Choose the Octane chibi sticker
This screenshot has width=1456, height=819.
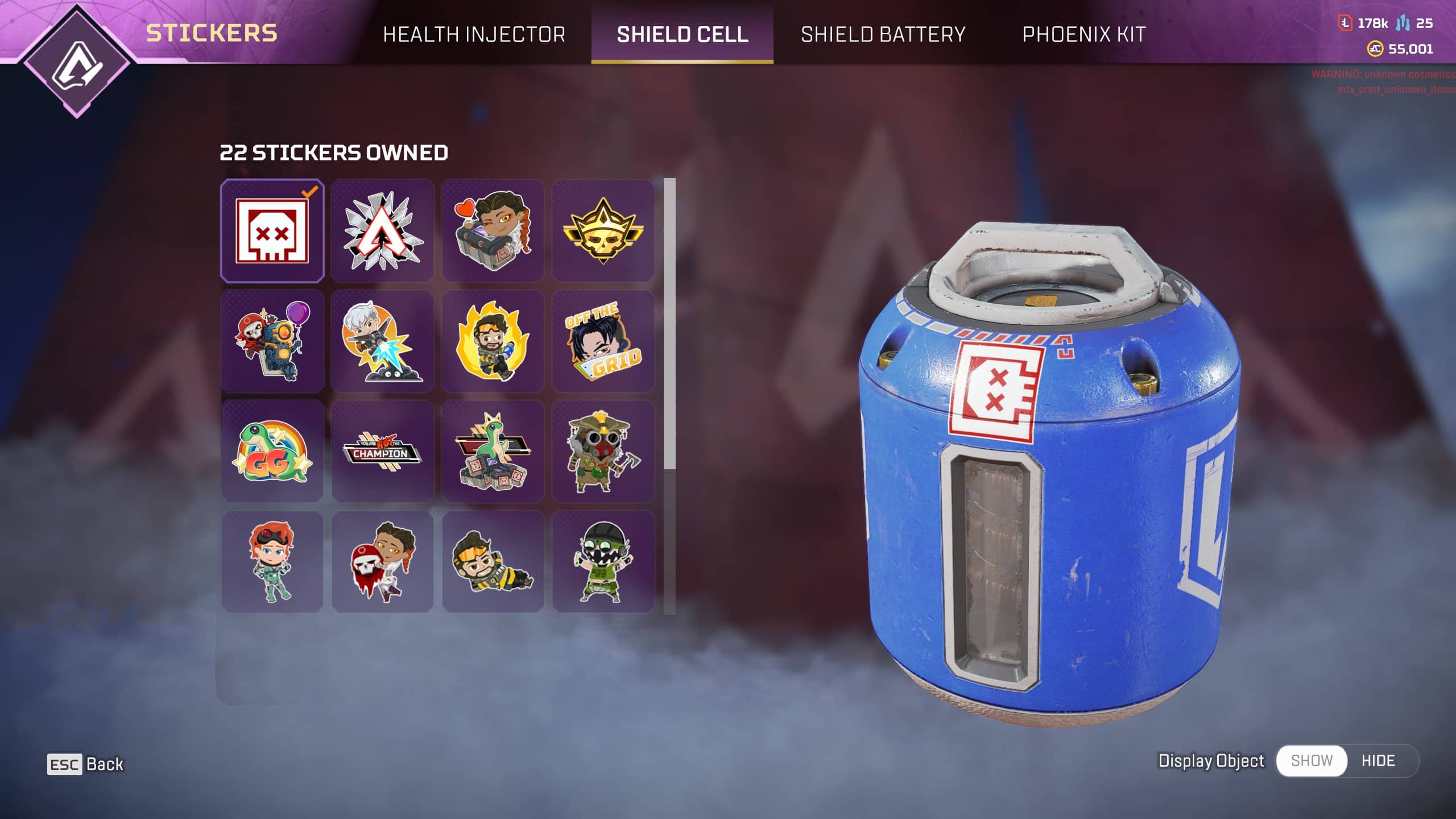(603, 562)
